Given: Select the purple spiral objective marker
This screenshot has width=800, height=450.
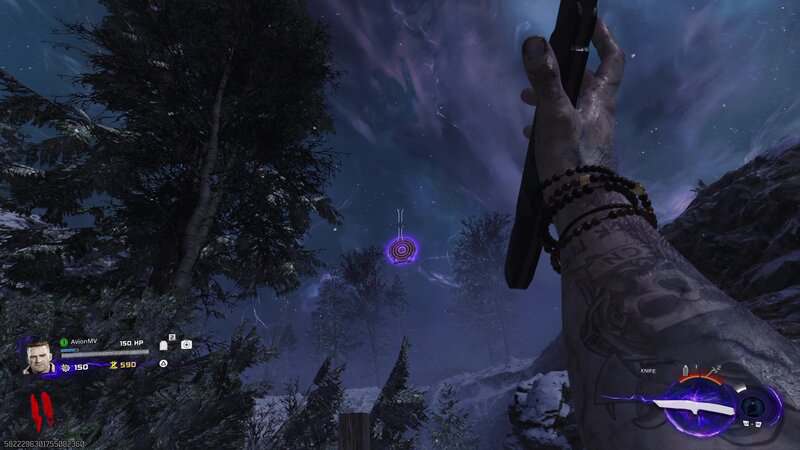Looking at the screenshot, I should pyautogui.click(x=403, y=249).
